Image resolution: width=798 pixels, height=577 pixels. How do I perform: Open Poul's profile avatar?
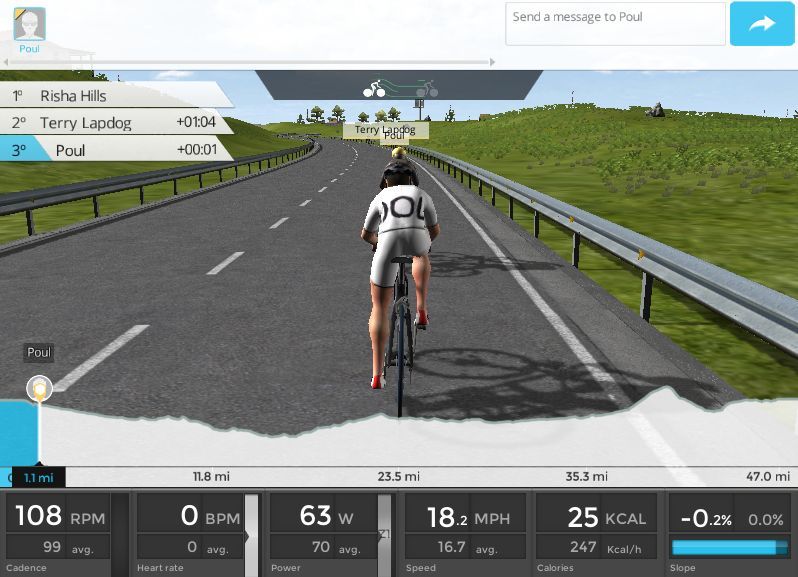[x=29, y=24]
